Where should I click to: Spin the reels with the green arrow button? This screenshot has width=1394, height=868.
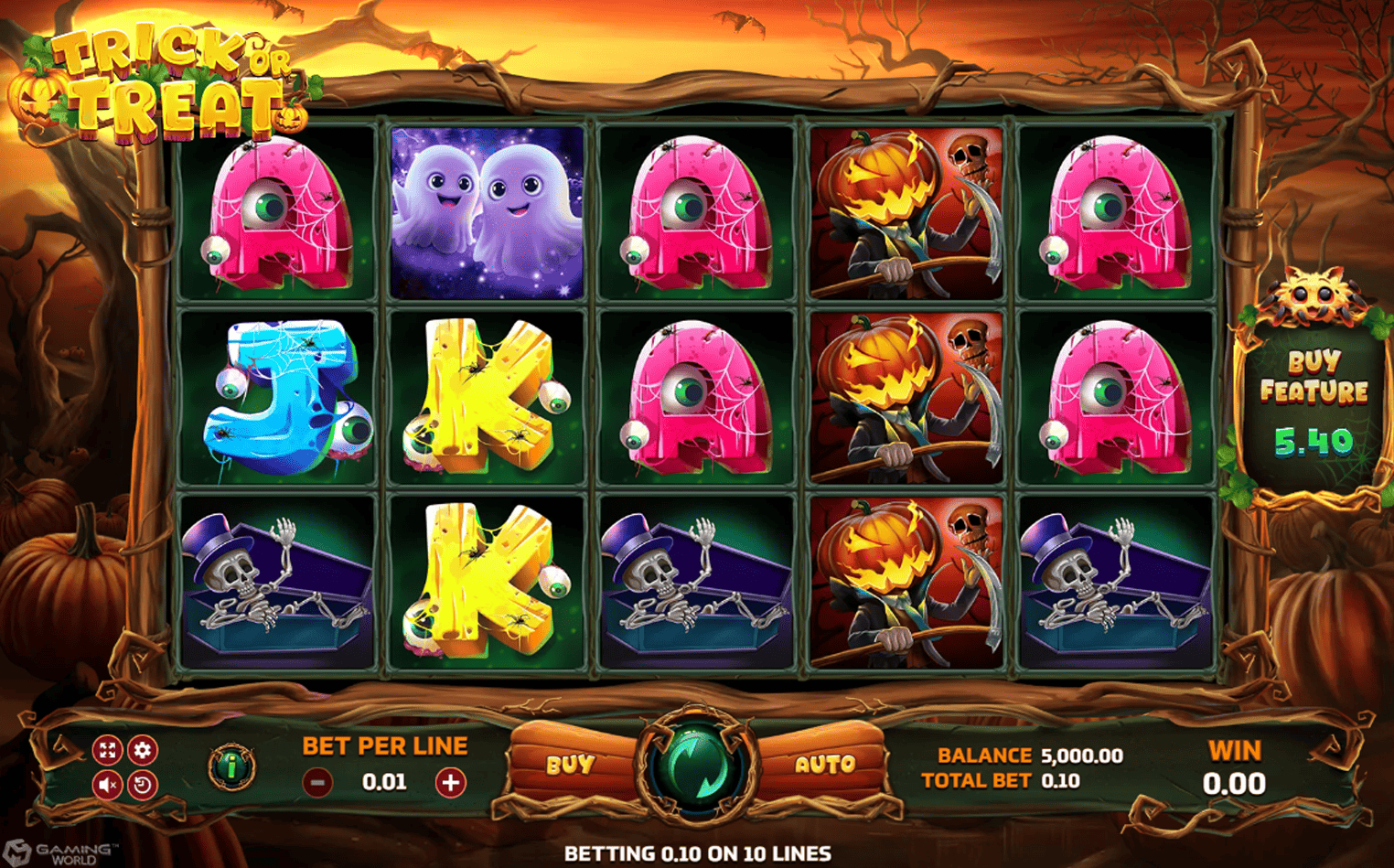(697, 766)
